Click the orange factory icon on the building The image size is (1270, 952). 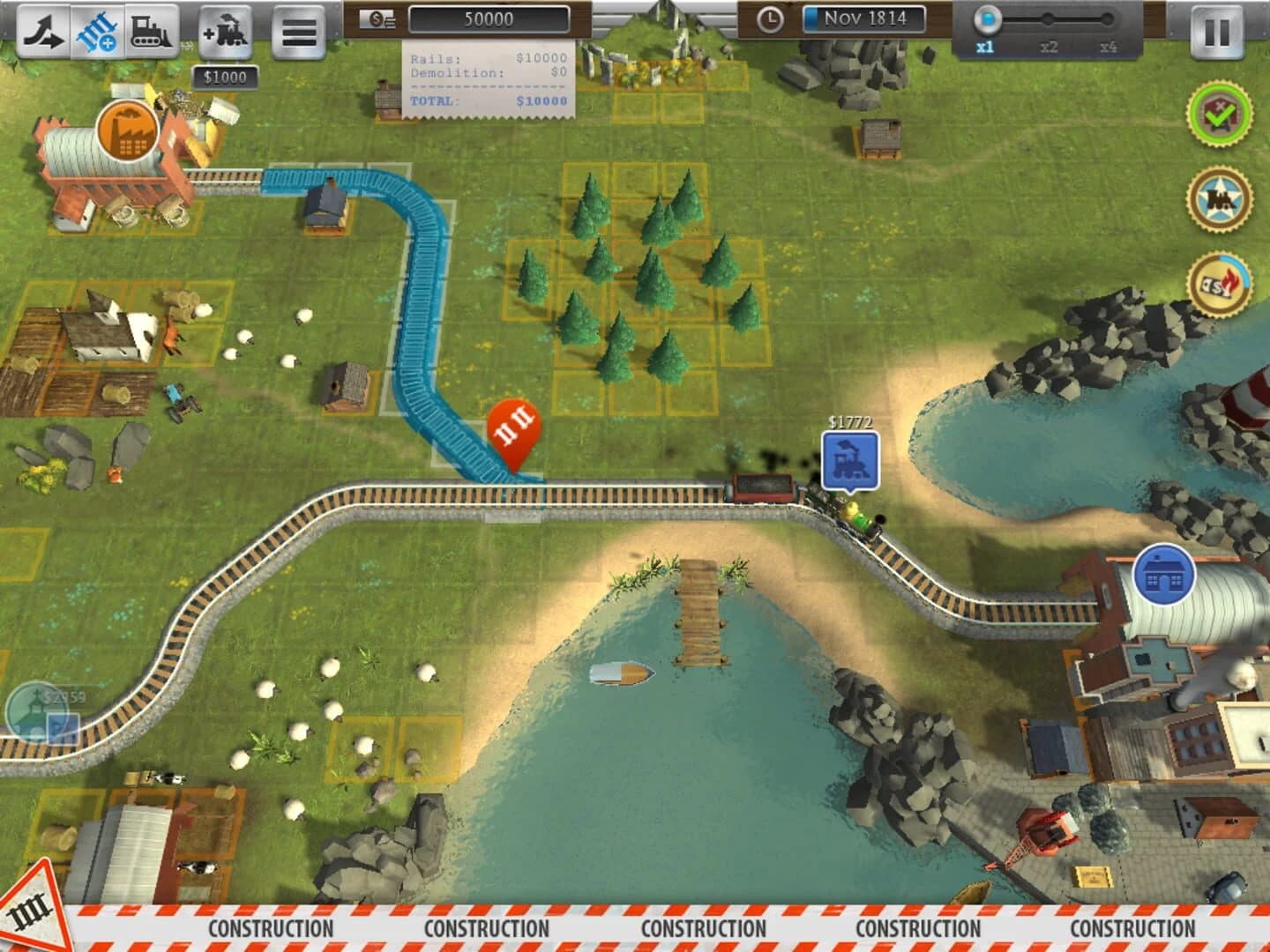(128, 132)
